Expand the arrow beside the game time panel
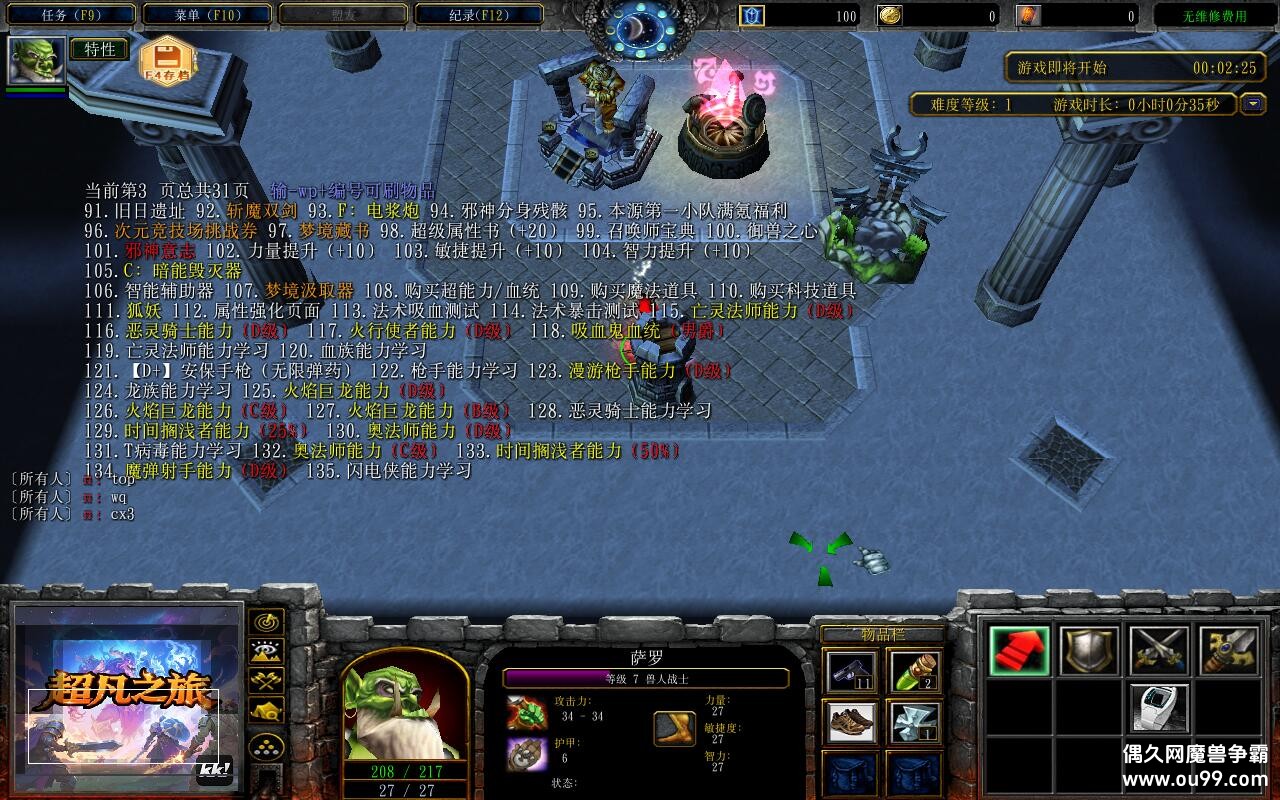This screenshot has width=1280, height=800. [1253, 103]
